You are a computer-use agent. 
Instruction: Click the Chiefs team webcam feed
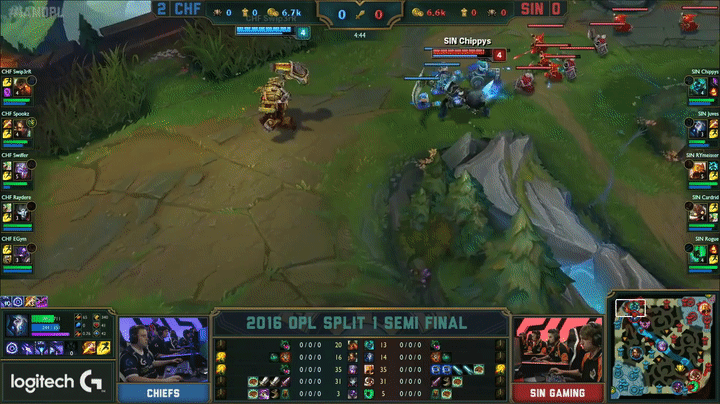pyautogui.click(x=162, y=350)
